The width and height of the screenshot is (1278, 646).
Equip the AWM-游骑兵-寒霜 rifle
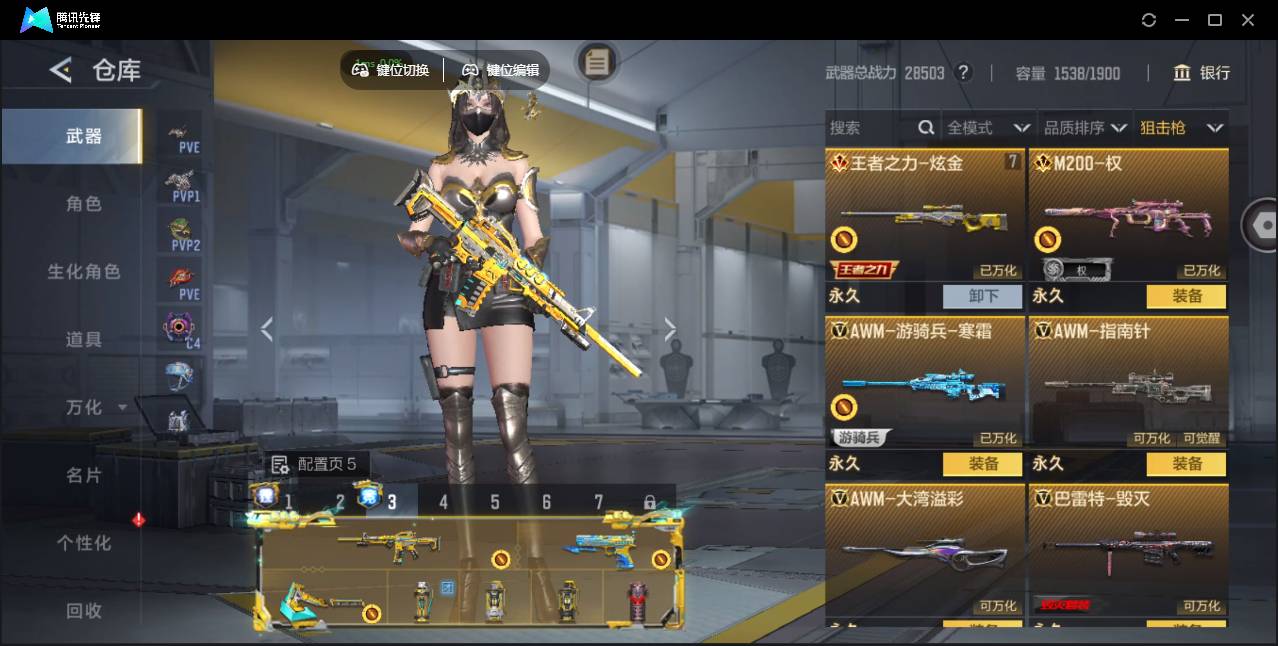click(x=982, y=464)
